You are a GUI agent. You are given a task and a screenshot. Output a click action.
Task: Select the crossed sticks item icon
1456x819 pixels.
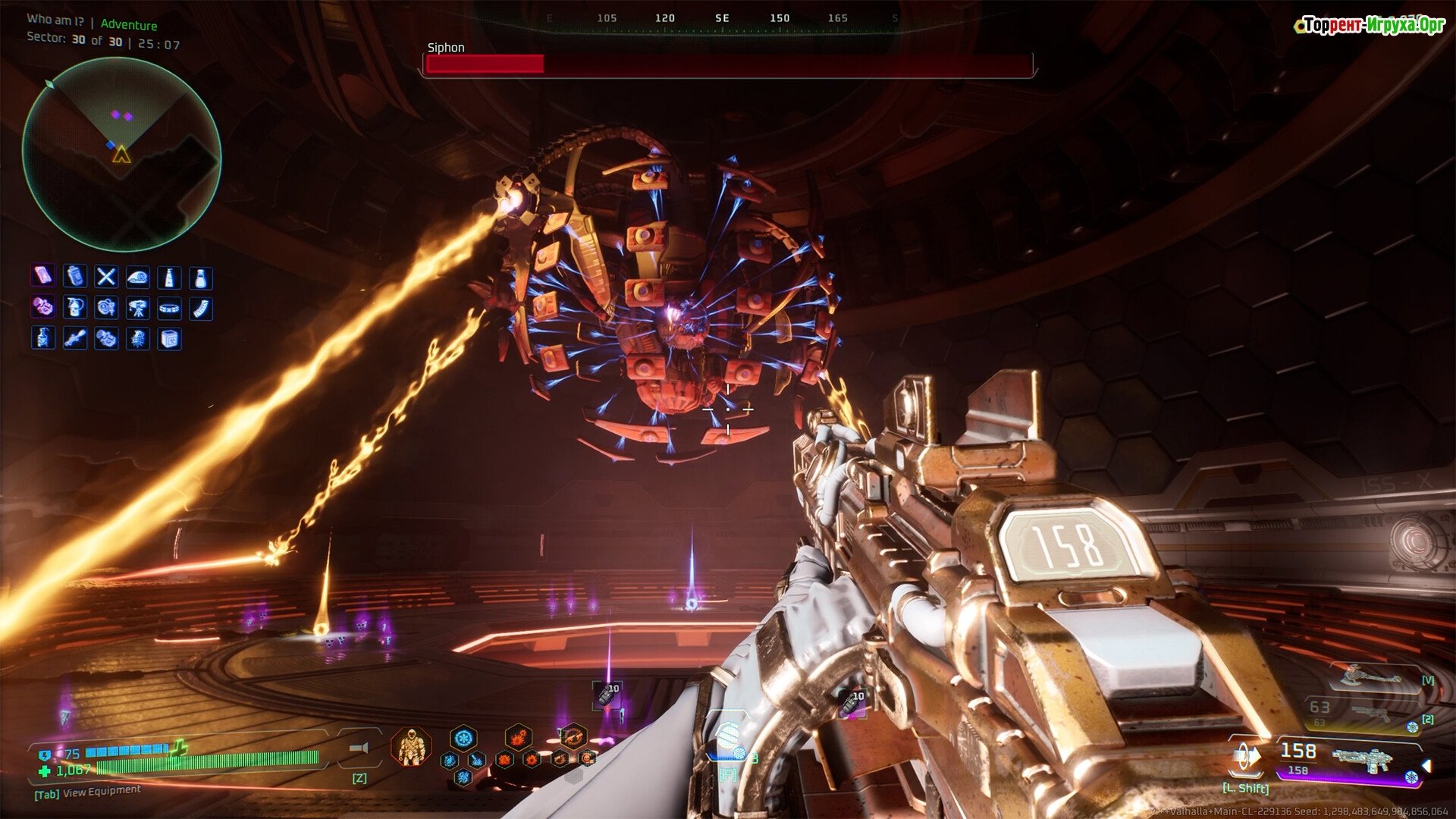click(x=106, y=277)
